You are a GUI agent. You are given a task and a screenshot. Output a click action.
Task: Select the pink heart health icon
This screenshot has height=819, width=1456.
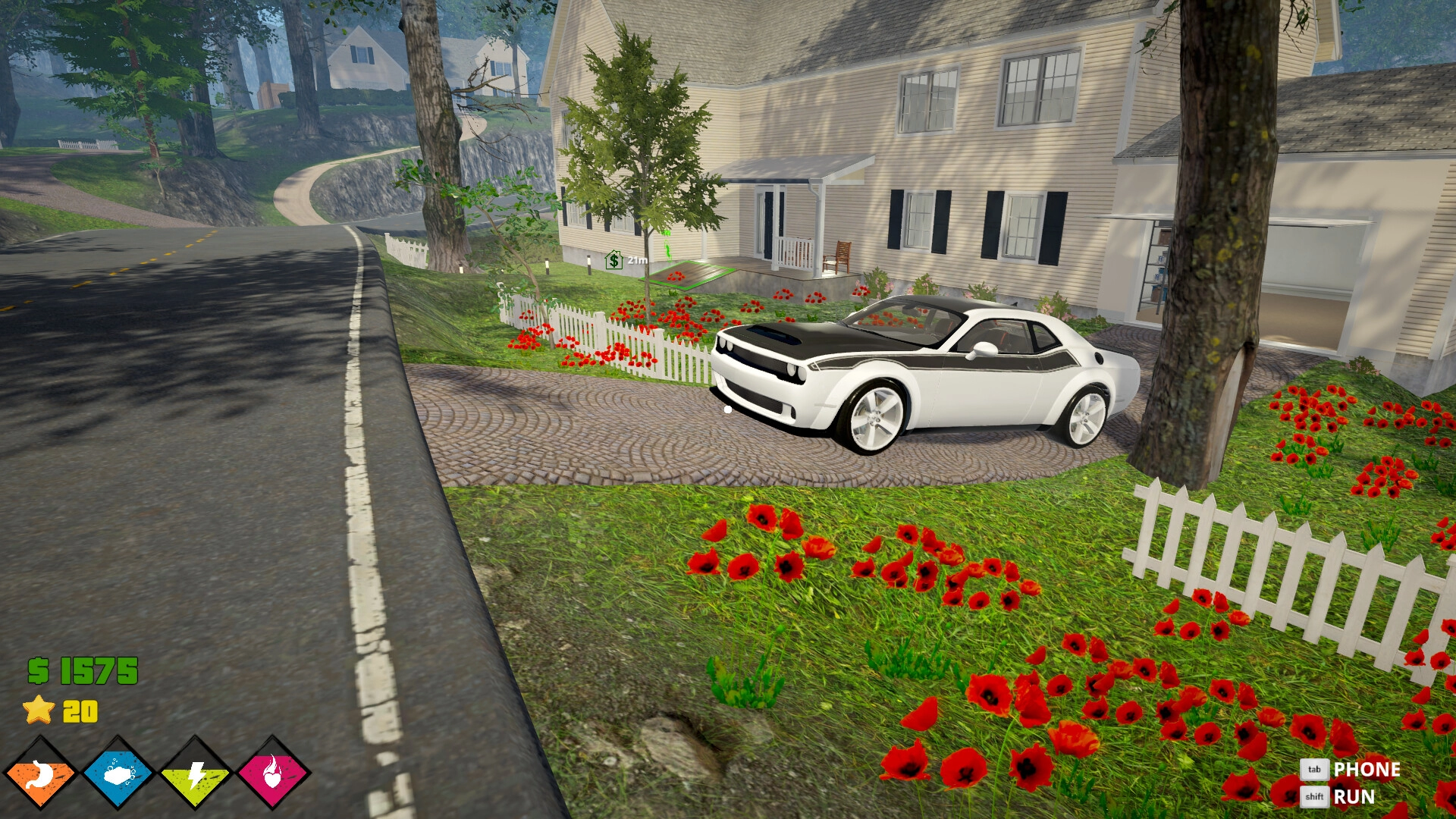click(273, 774)
